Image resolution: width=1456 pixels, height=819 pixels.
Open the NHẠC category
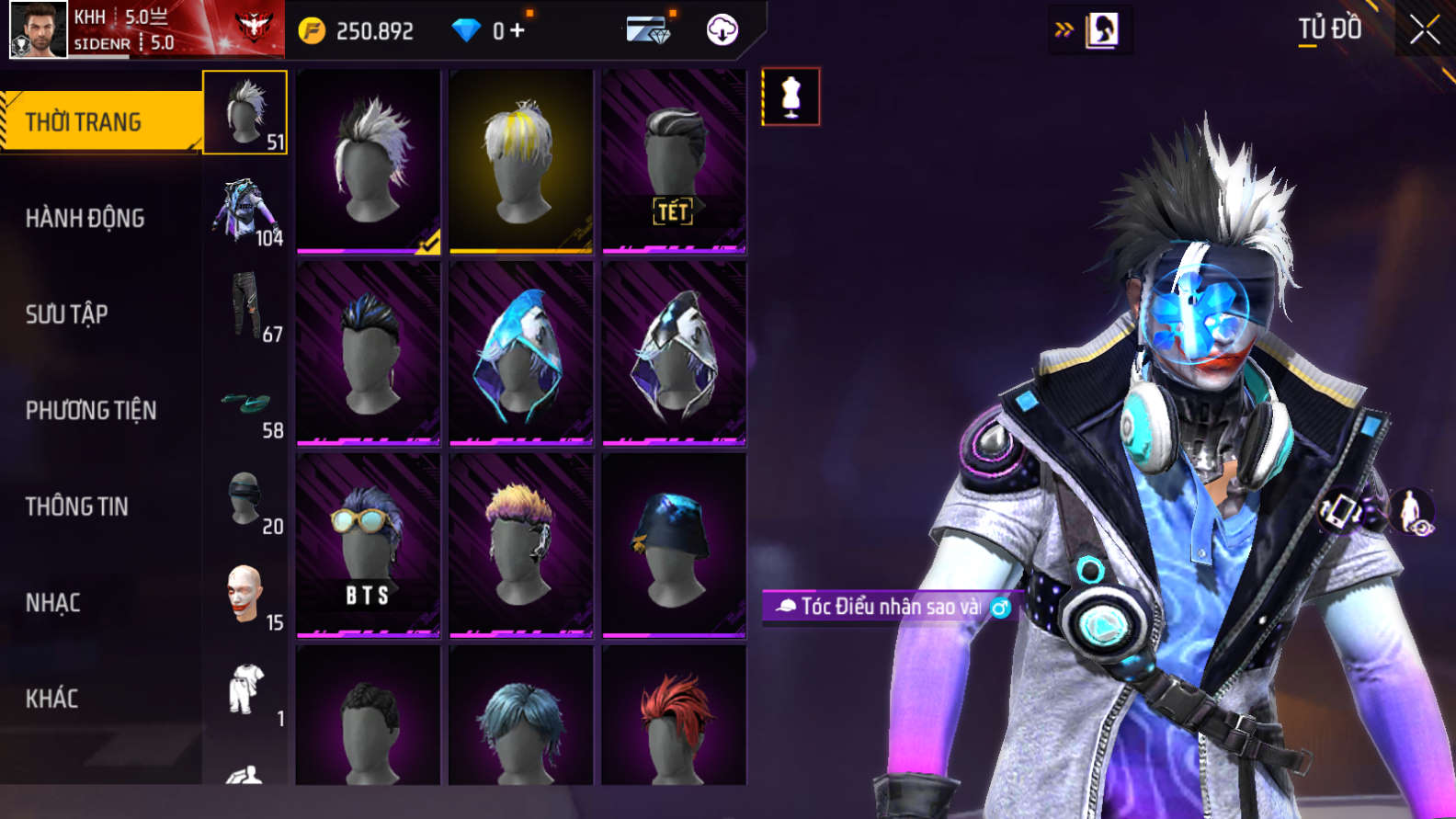coord(53,603)
